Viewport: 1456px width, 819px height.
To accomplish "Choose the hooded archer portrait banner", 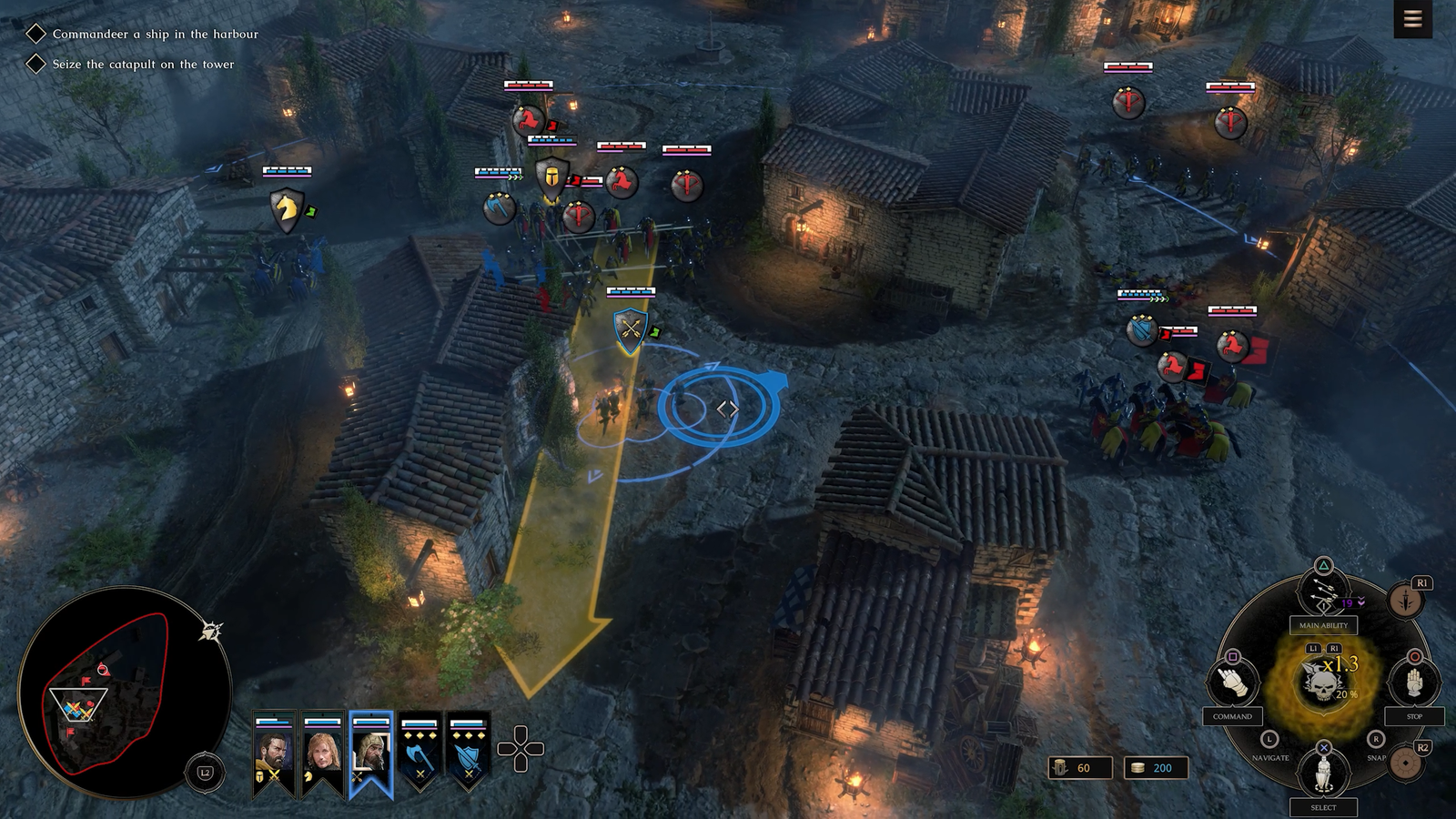I will pyautogui.click(x=370, y=753).
